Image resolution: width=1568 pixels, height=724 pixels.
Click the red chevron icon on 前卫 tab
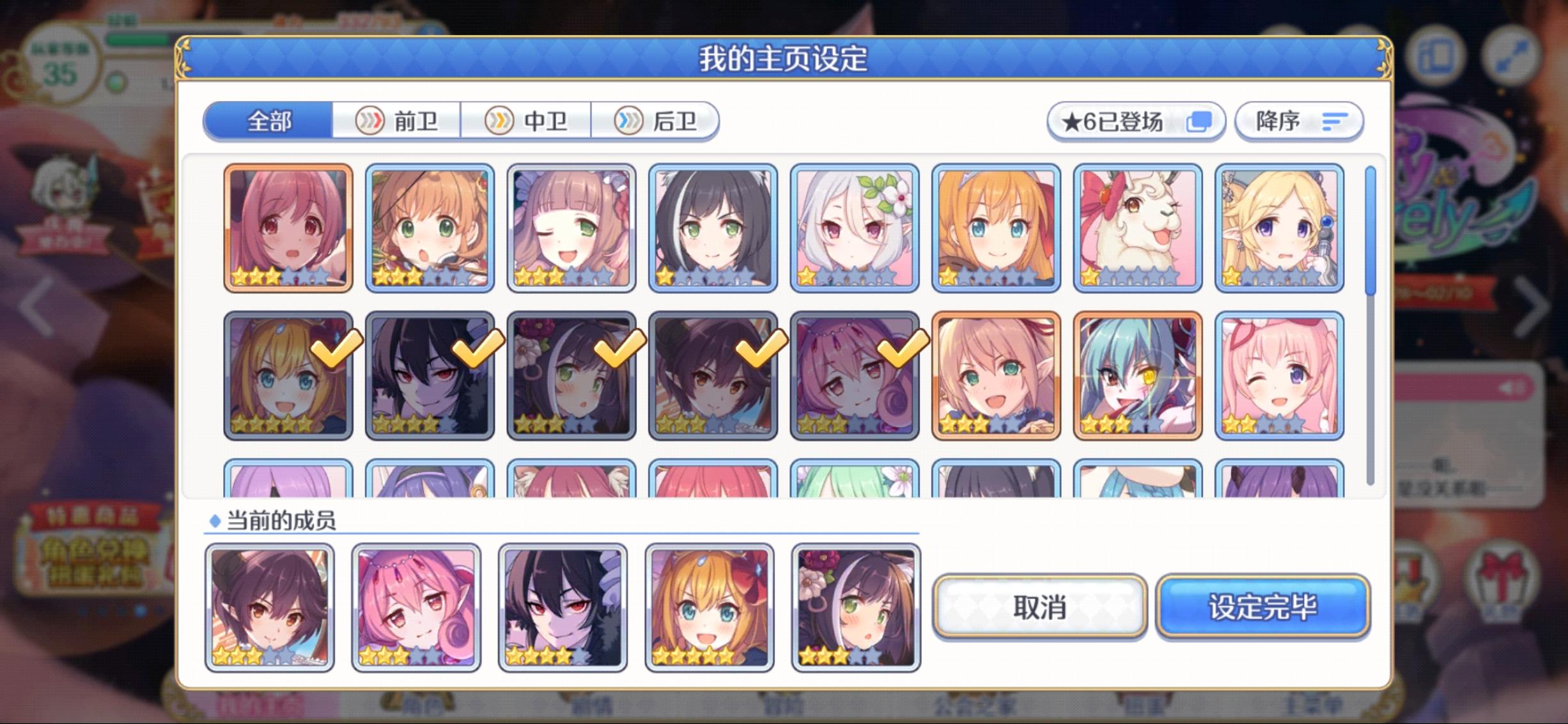(x=369, y=121)
